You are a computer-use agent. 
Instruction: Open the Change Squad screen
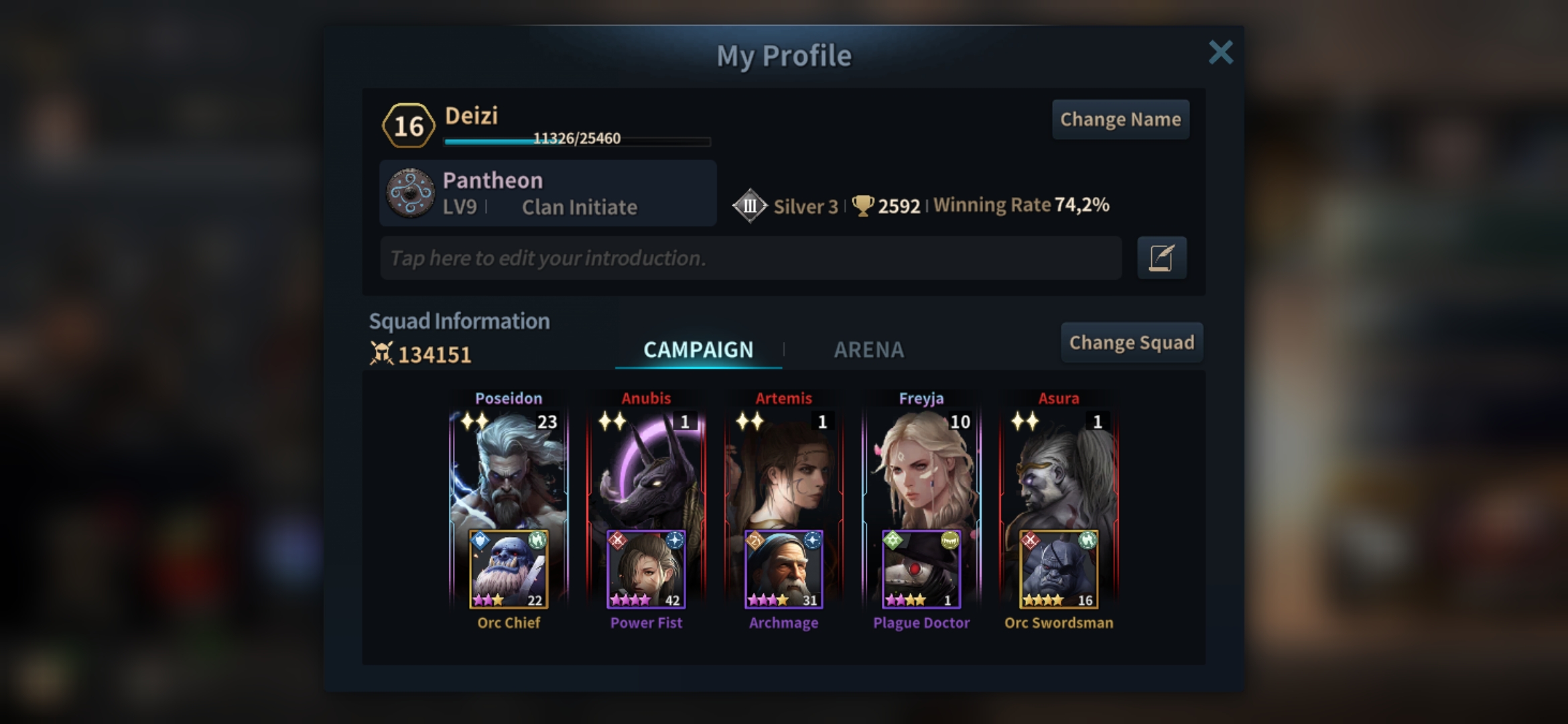point(1131,343)
